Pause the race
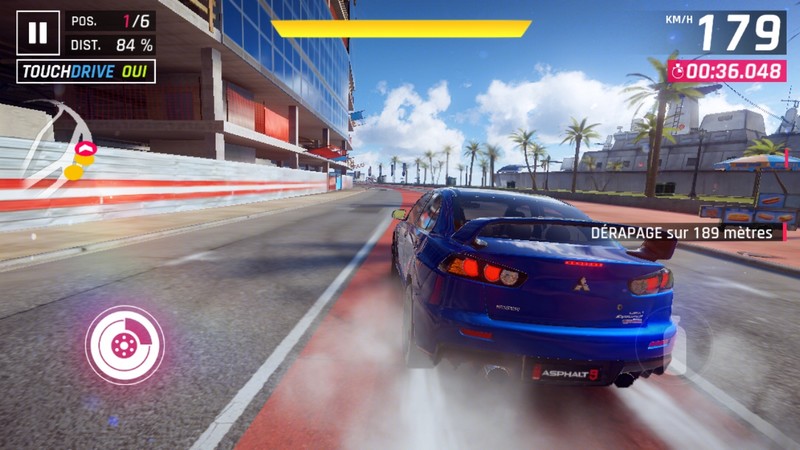 tap(38, 33)
